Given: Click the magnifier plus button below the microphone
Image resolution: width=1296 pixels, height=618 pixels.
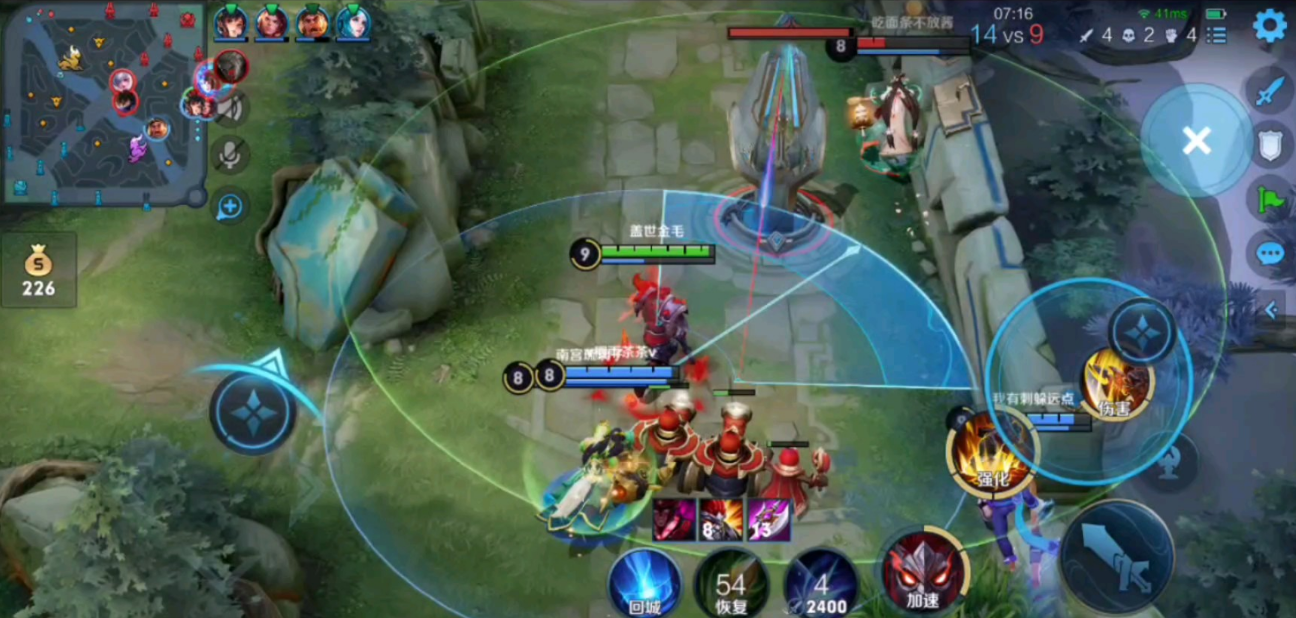Looking at the screenshot, I should coord(230,207).
